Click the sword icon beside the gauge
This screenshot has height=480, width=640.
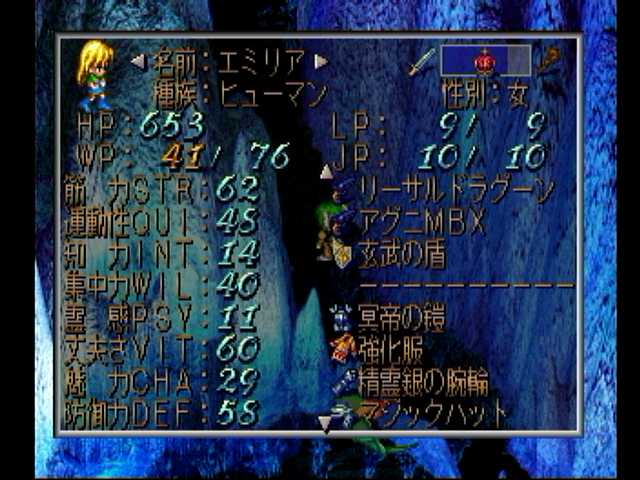421,61
